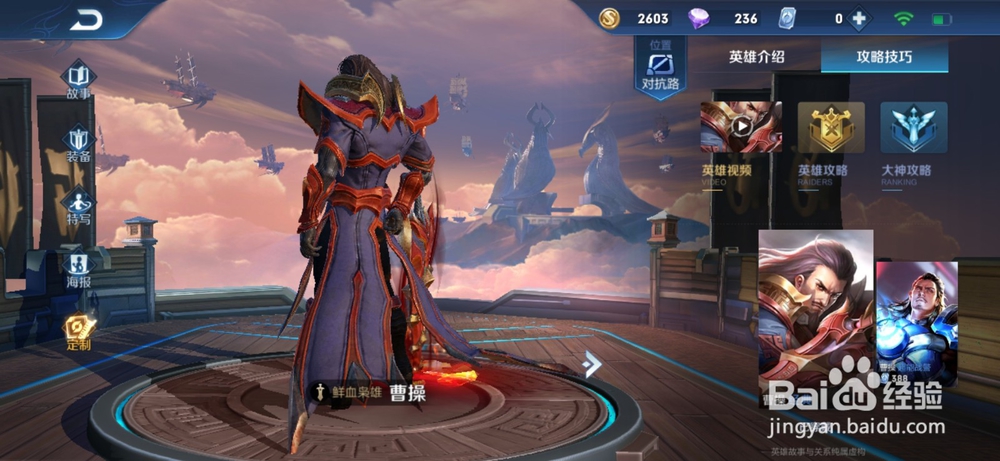The image size is (1000, 461).
Task: Select the 曹操 skin portrait card
Action: click(x=815, y=312)
